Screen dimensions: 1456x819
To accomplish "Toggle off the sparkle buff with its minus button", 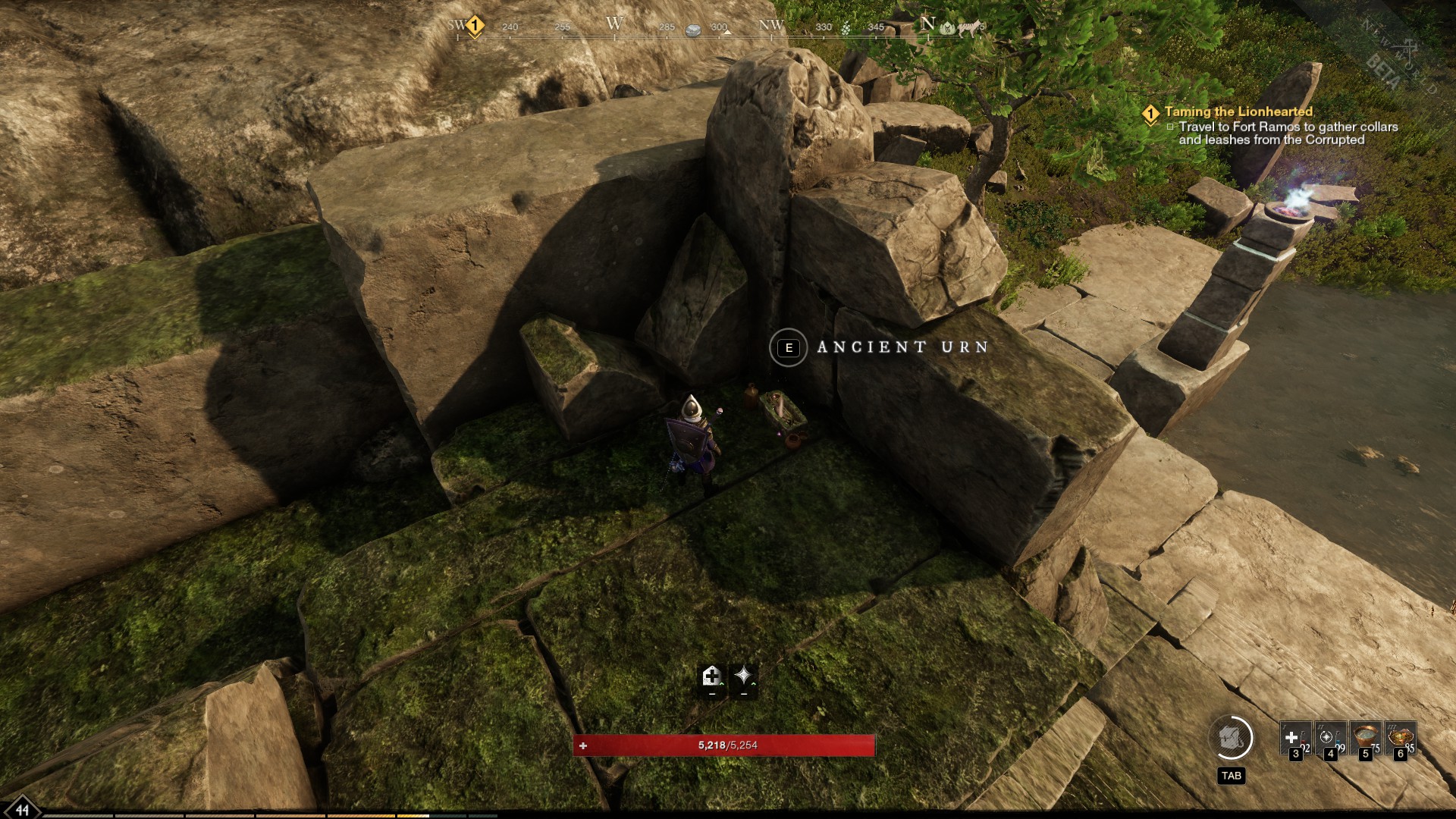I will [x=743, y=694].
